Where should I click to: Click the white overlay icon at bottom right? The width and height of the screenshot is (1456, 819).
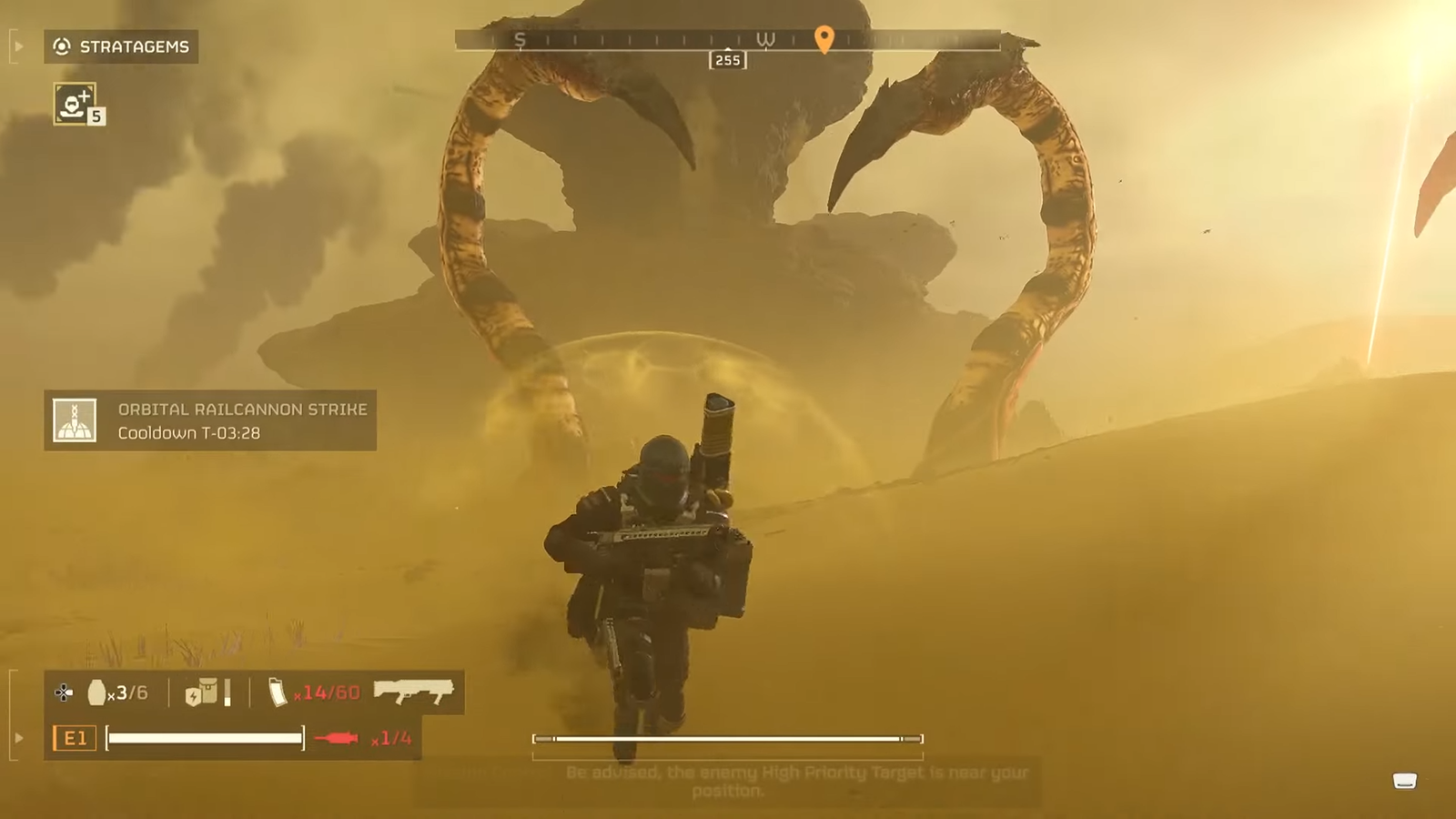(1403, 778)
